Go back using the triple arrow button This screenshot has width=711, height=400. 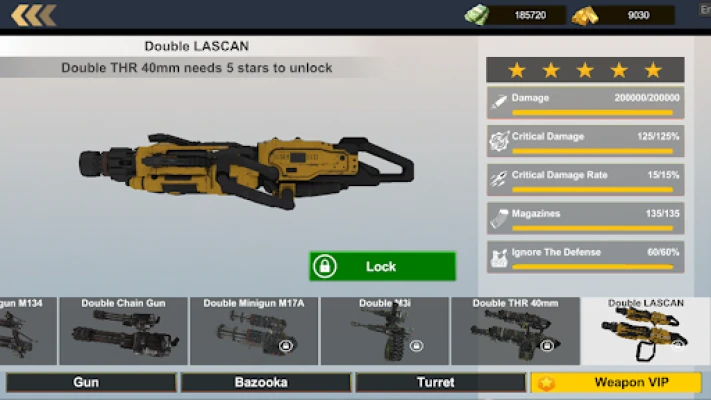click(x=33, y=15)
